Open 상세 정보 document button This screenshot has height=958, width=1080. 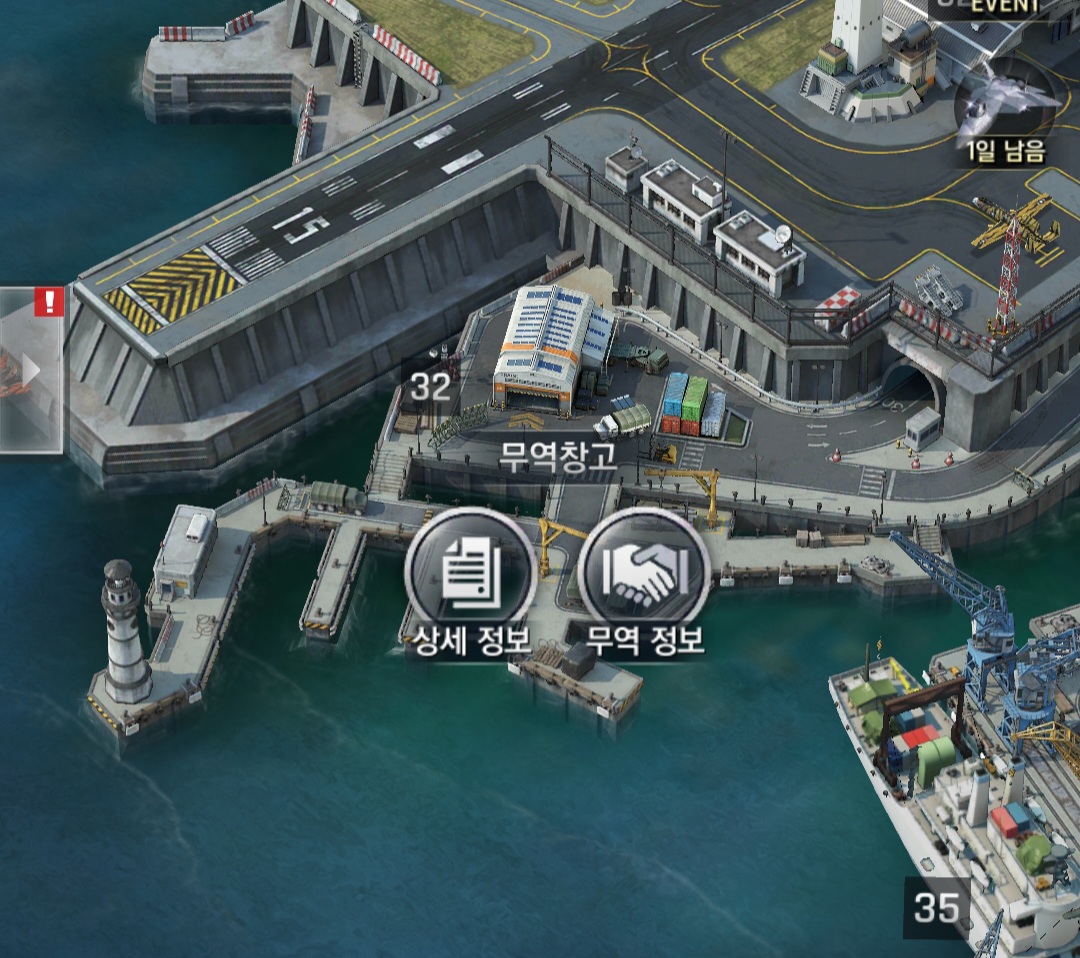click(470, 572)
